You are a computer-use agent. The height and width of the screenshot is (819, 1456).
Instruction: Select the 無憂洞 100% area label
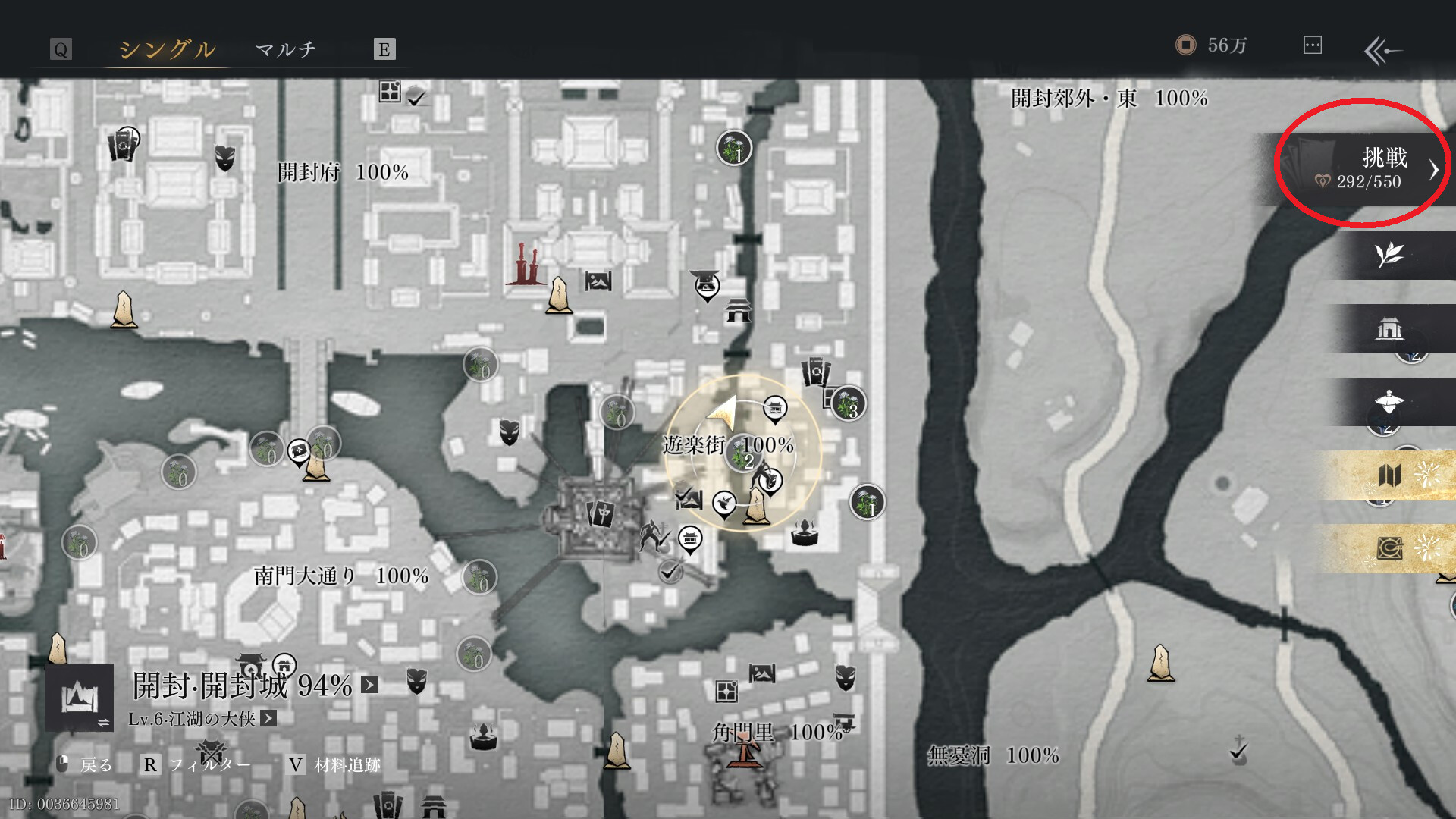click(993, 755)
